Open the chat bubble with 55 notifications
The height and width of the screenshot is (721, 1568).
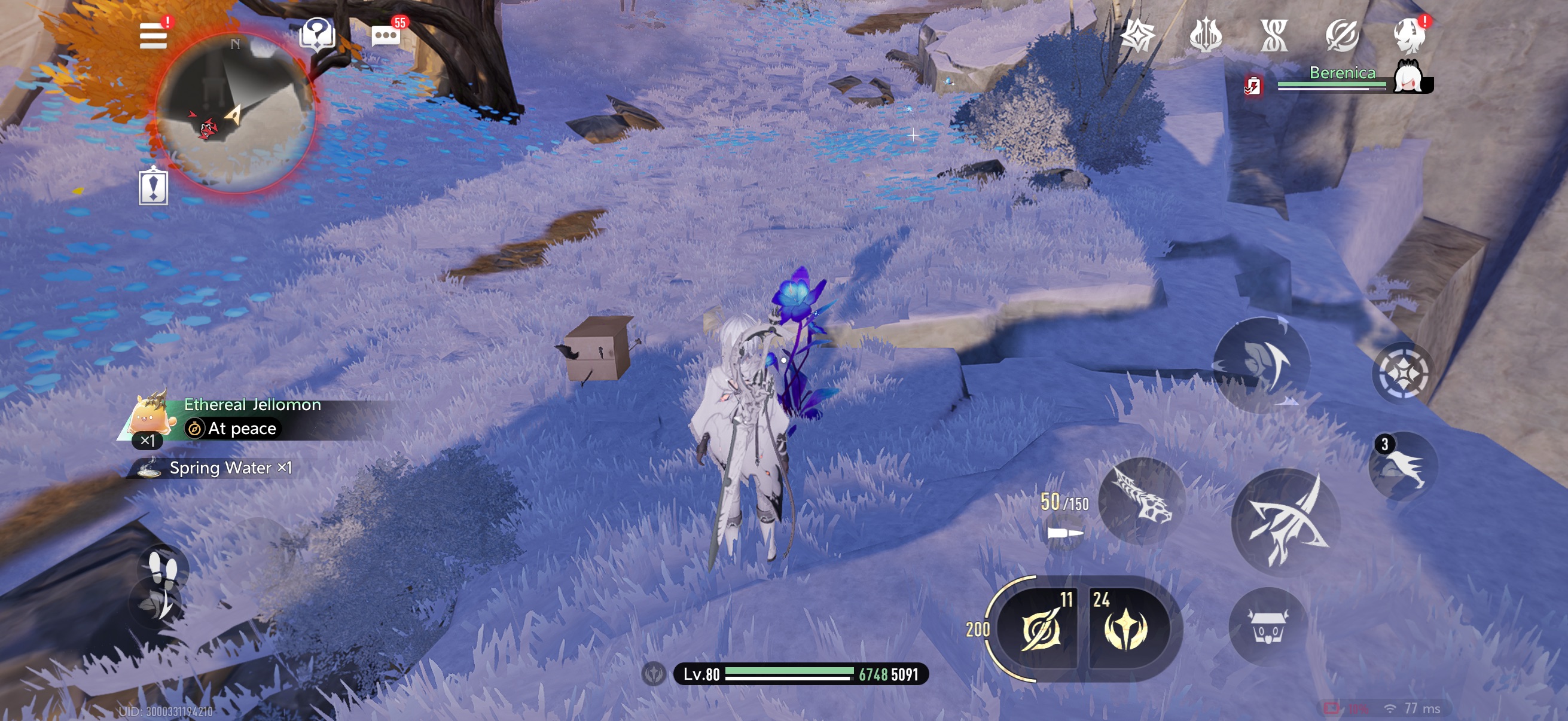tap(386, 35)
